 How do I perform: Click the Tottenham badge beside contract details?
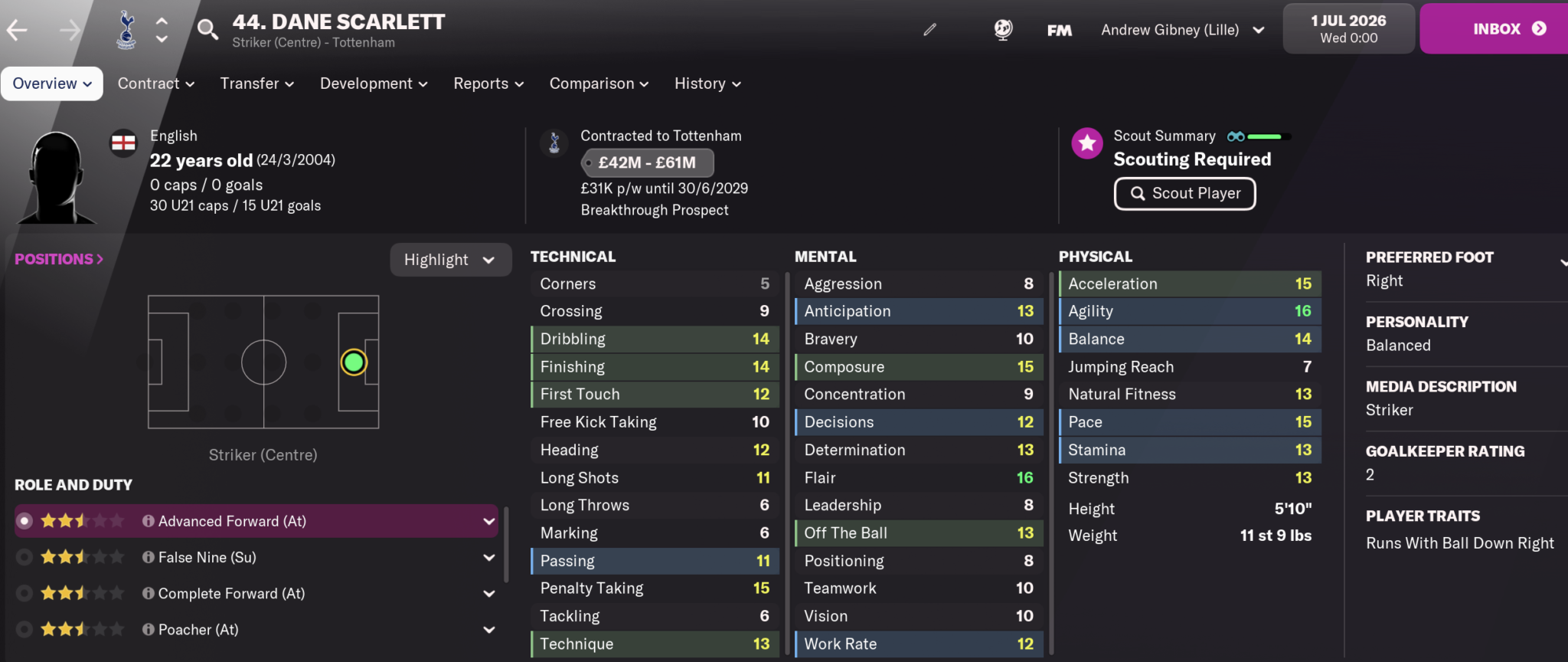point(554,143)
